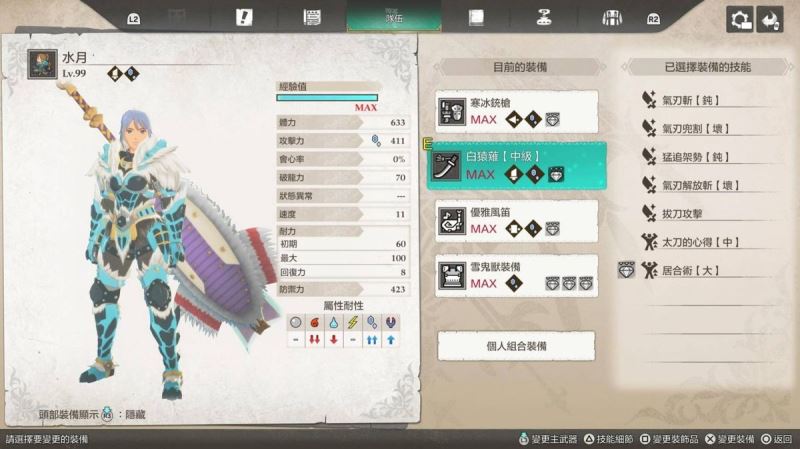Switch to the exclamation mark tab
This screenshot has width=800, height=449.
click(243, 17)
